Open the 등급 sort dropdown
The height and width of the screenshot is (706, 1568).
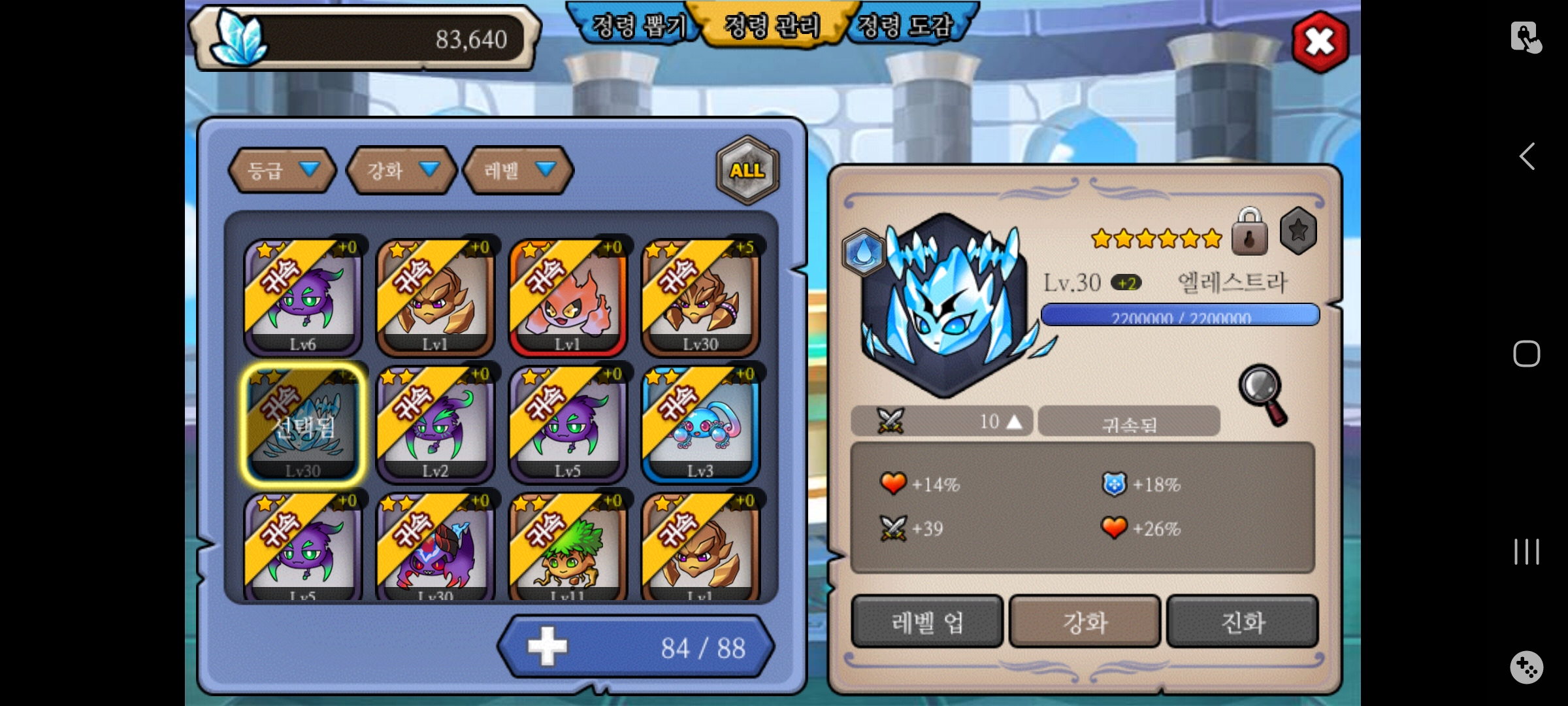282,171
